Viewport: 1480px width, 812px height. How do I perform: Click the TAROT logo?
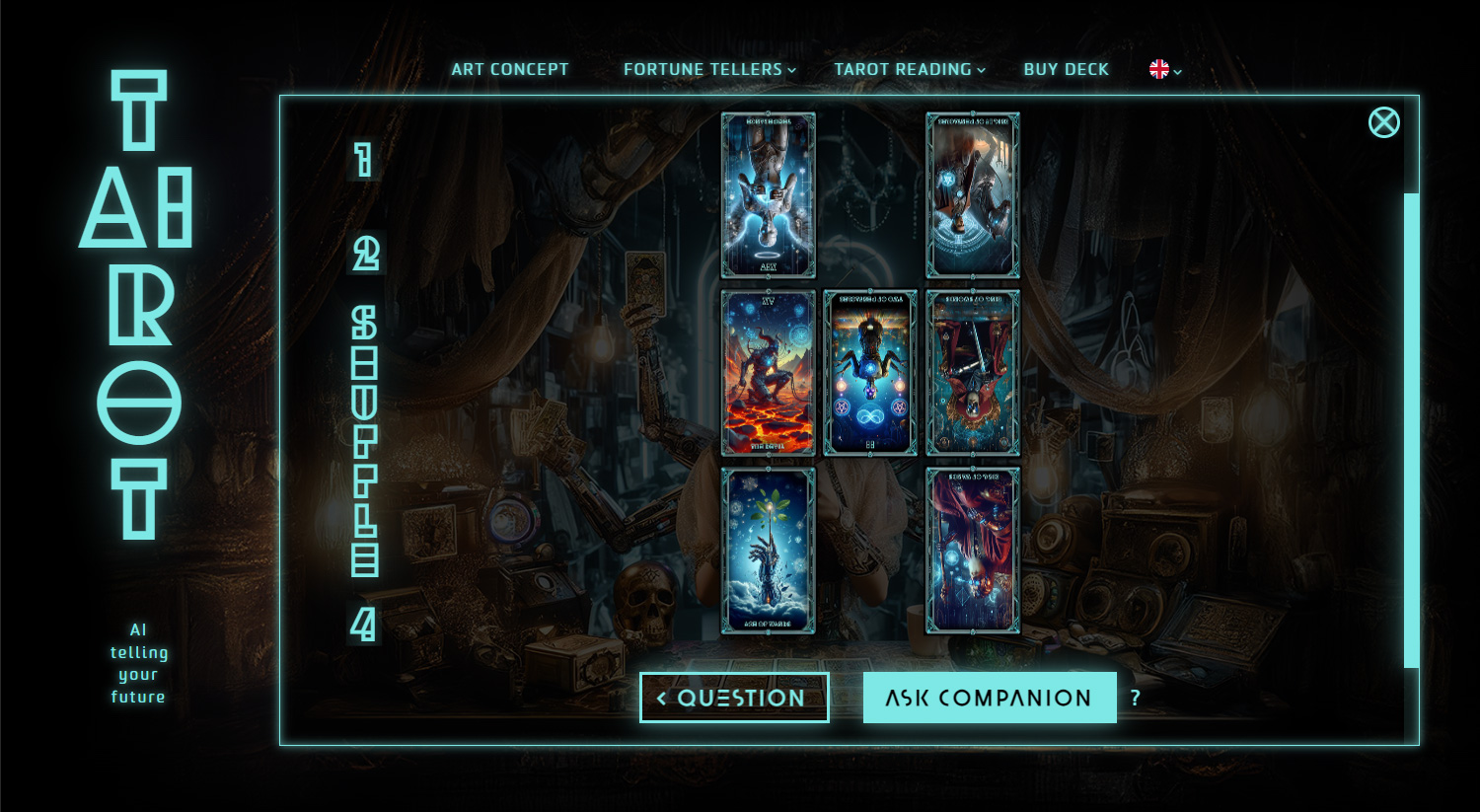coord(138,306)
